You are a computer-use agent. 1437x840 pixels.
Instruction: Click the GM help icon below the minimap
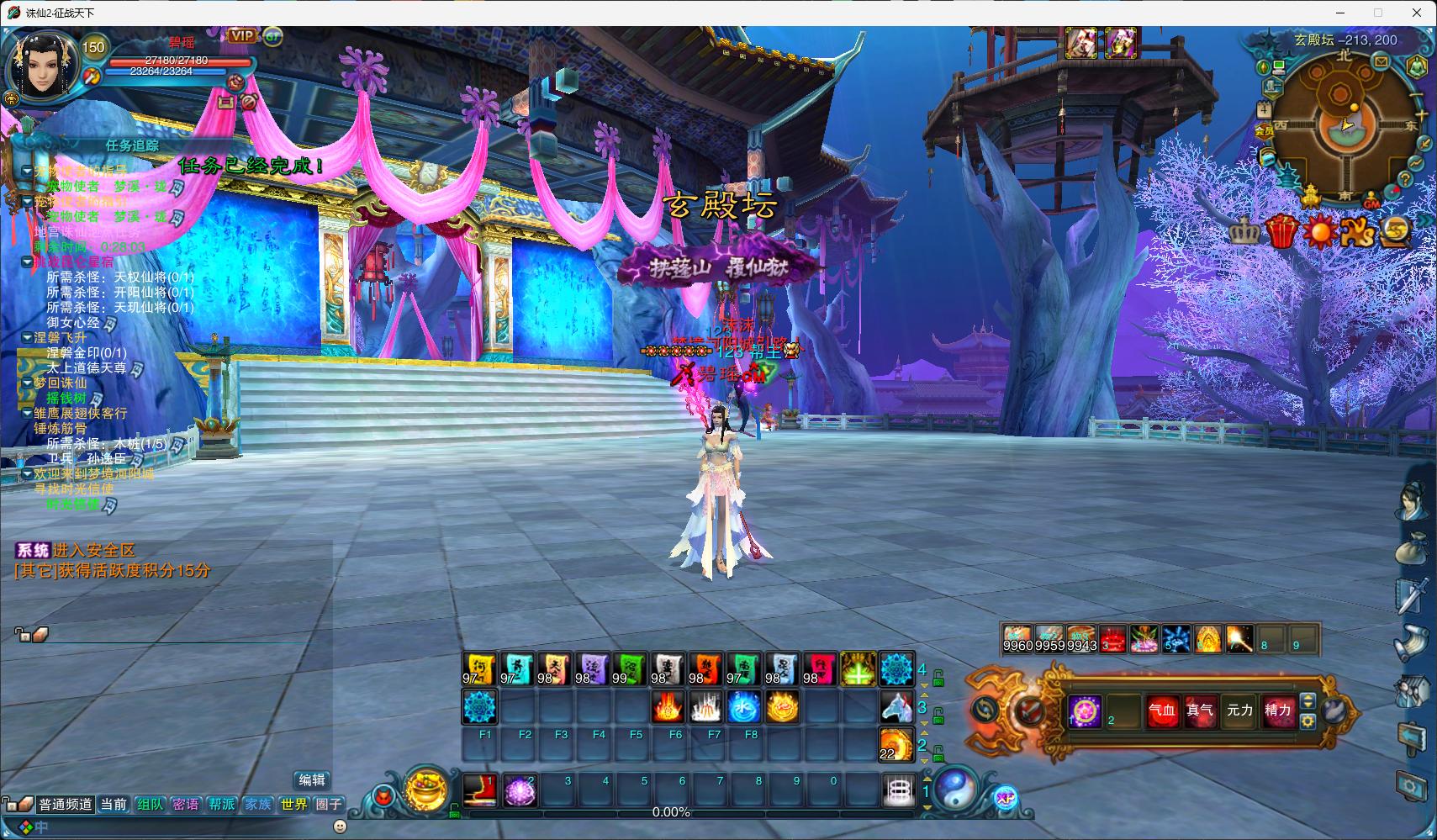click(x=1371, y=203)
